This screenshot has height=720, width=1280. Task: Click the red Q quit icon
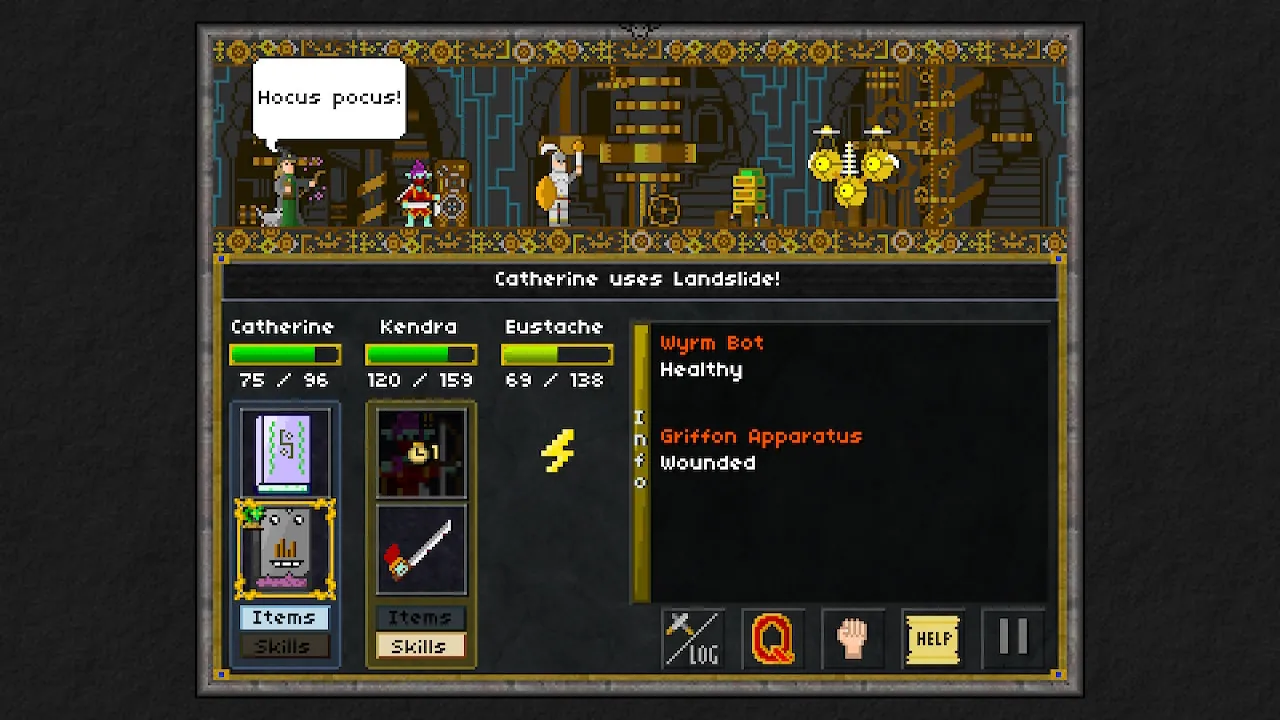[x=770, y=639]
